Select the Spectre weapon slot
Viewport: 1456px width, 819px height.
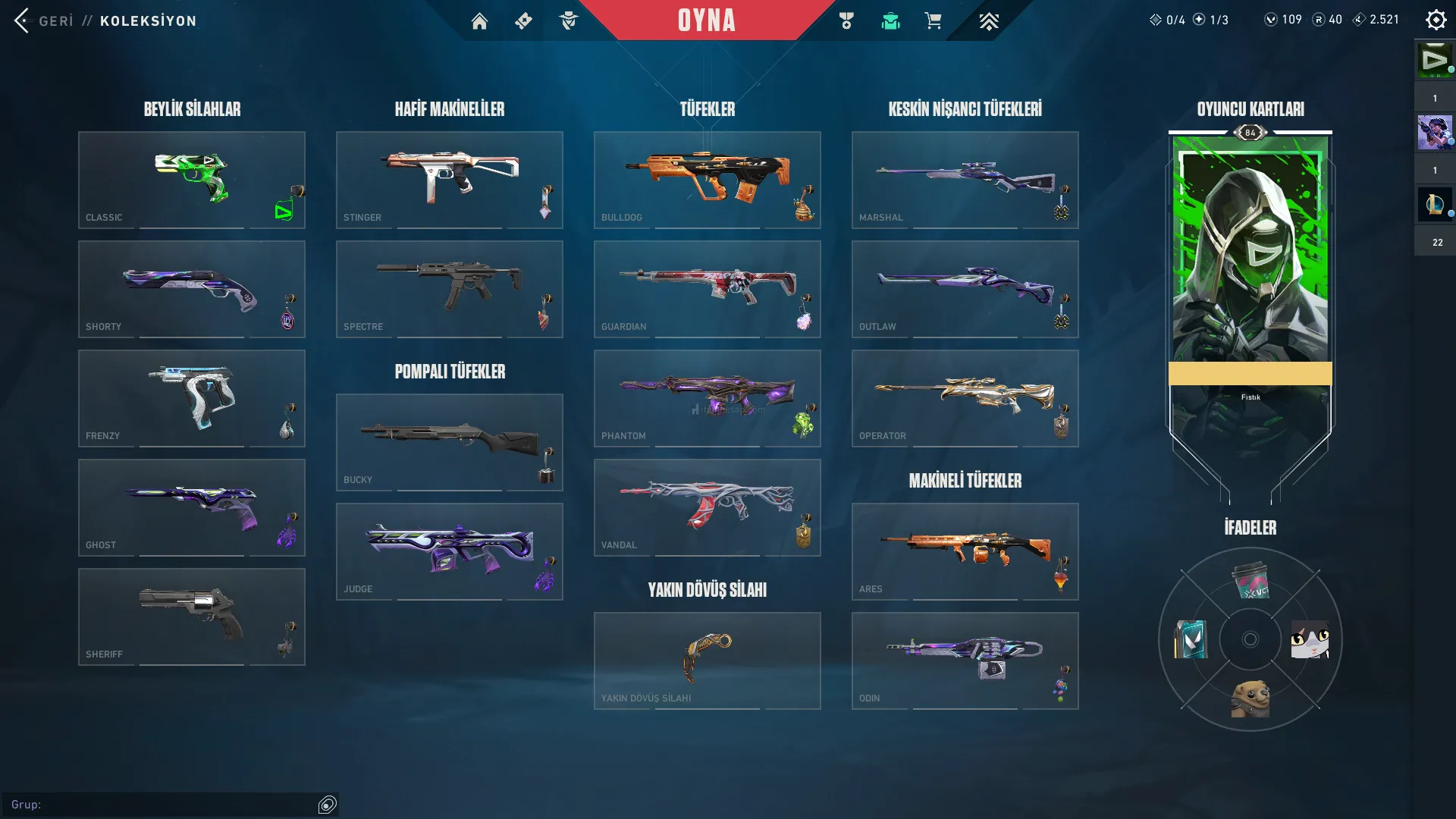click(x=450, y=289)
